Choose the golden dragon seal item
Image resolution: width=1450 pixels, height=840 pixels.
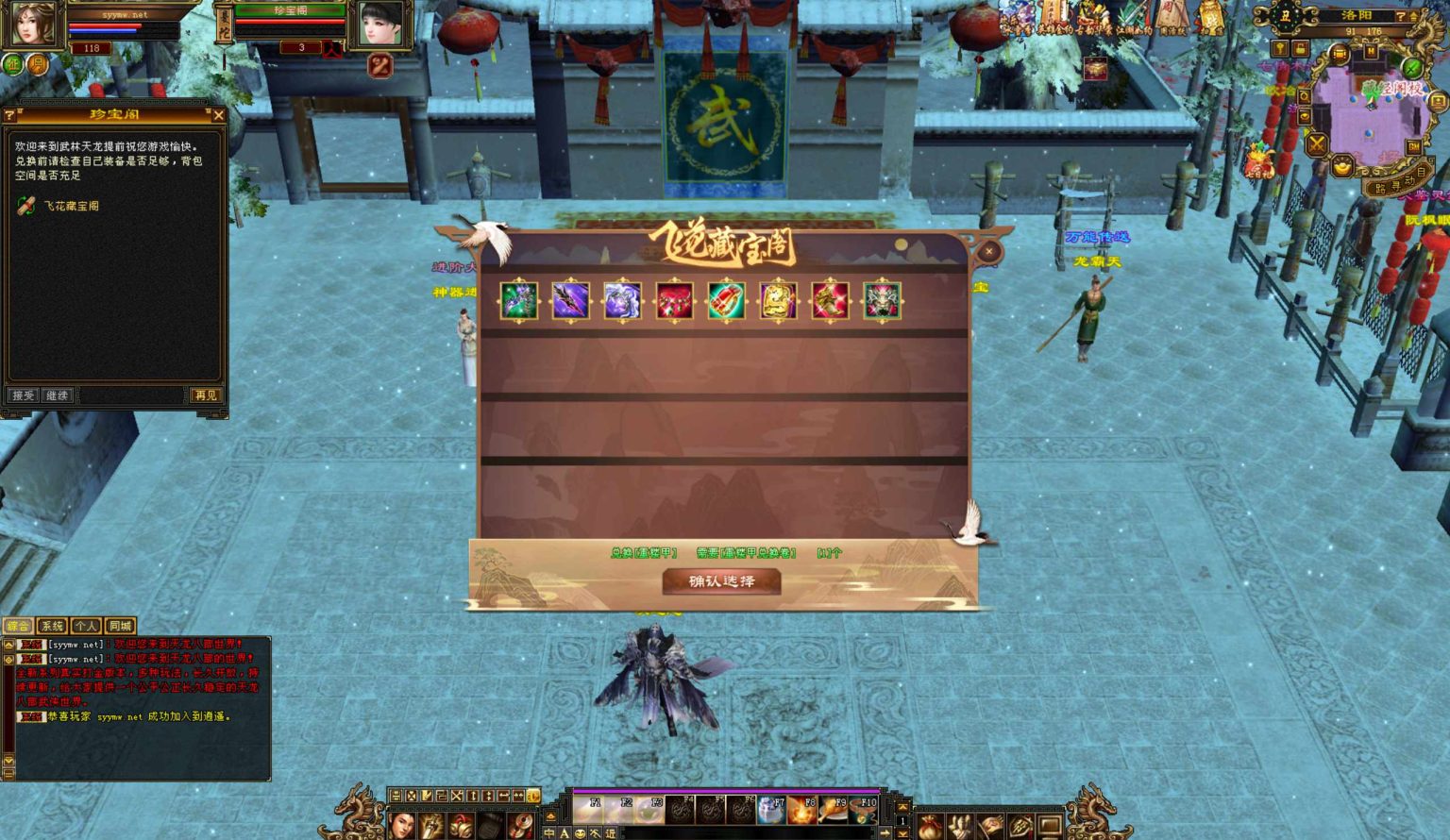pos(778,301)
